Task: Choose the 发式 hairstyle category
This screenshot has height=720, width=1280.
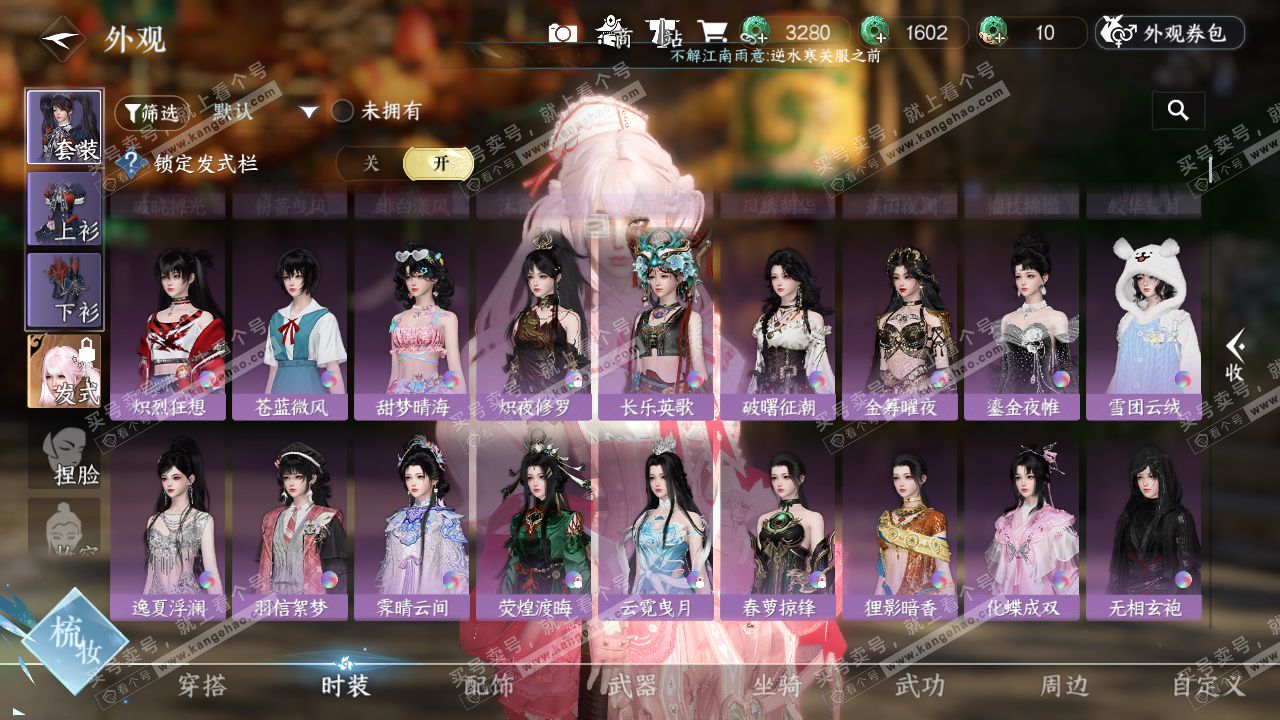Action: coord(64,371)
